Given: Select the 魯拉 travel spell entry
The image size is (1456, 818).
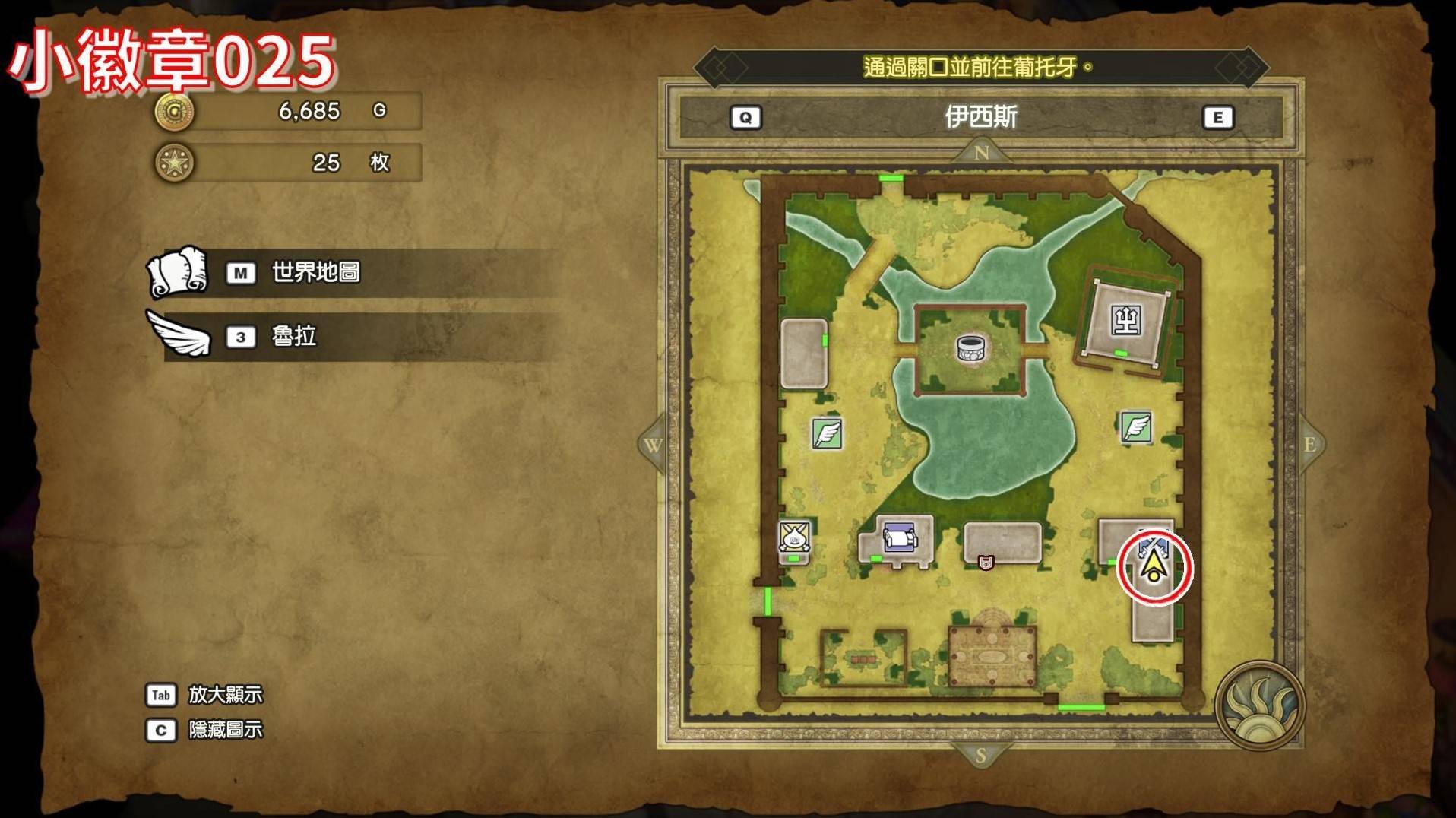Looking at the screenshot, I should (293, 336).
